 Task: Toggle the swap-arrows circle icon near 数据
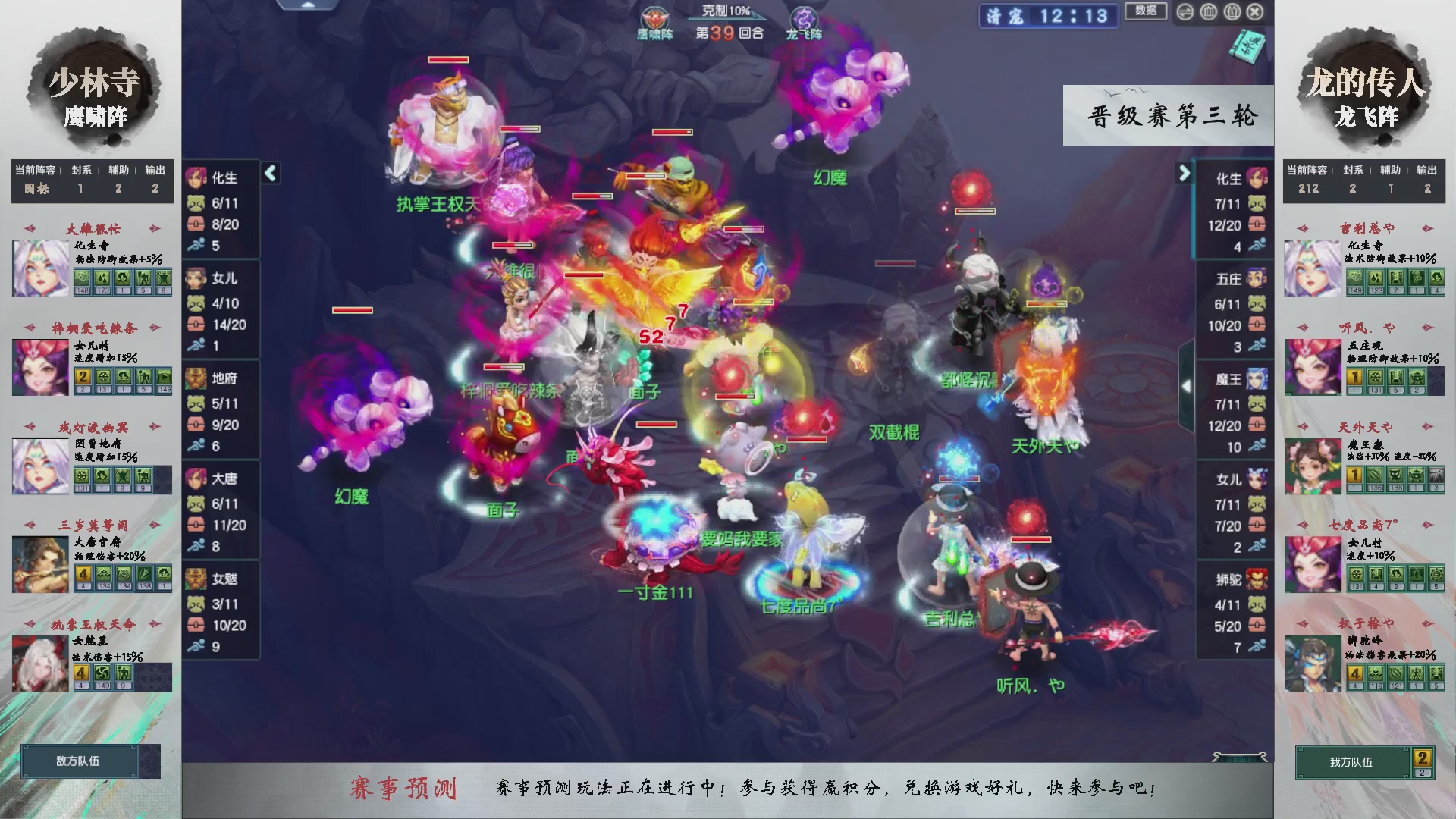[1185, 12]
